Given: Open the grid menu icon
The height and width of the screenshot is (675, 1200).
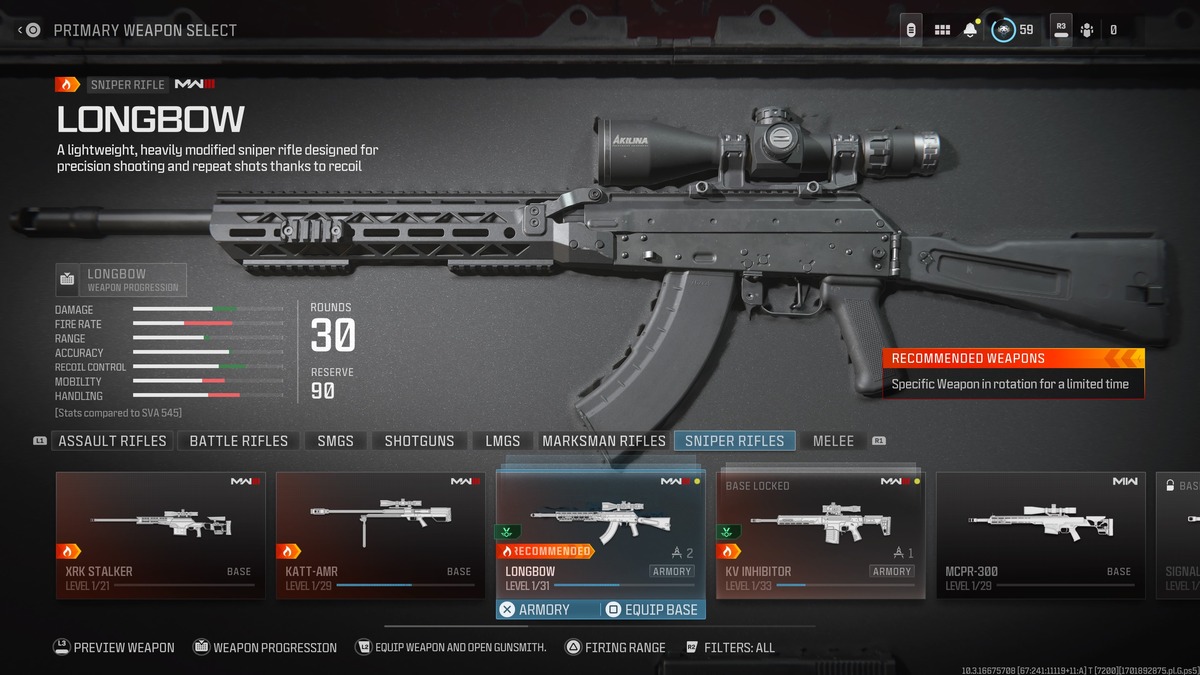Looking at the screenshot, I should pyautogui.click(x=942, y=30).
